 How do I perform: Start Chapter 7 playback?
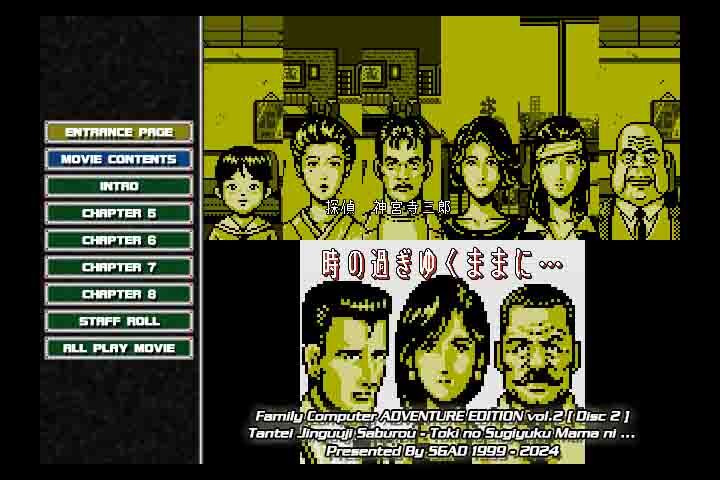[119, 267]
